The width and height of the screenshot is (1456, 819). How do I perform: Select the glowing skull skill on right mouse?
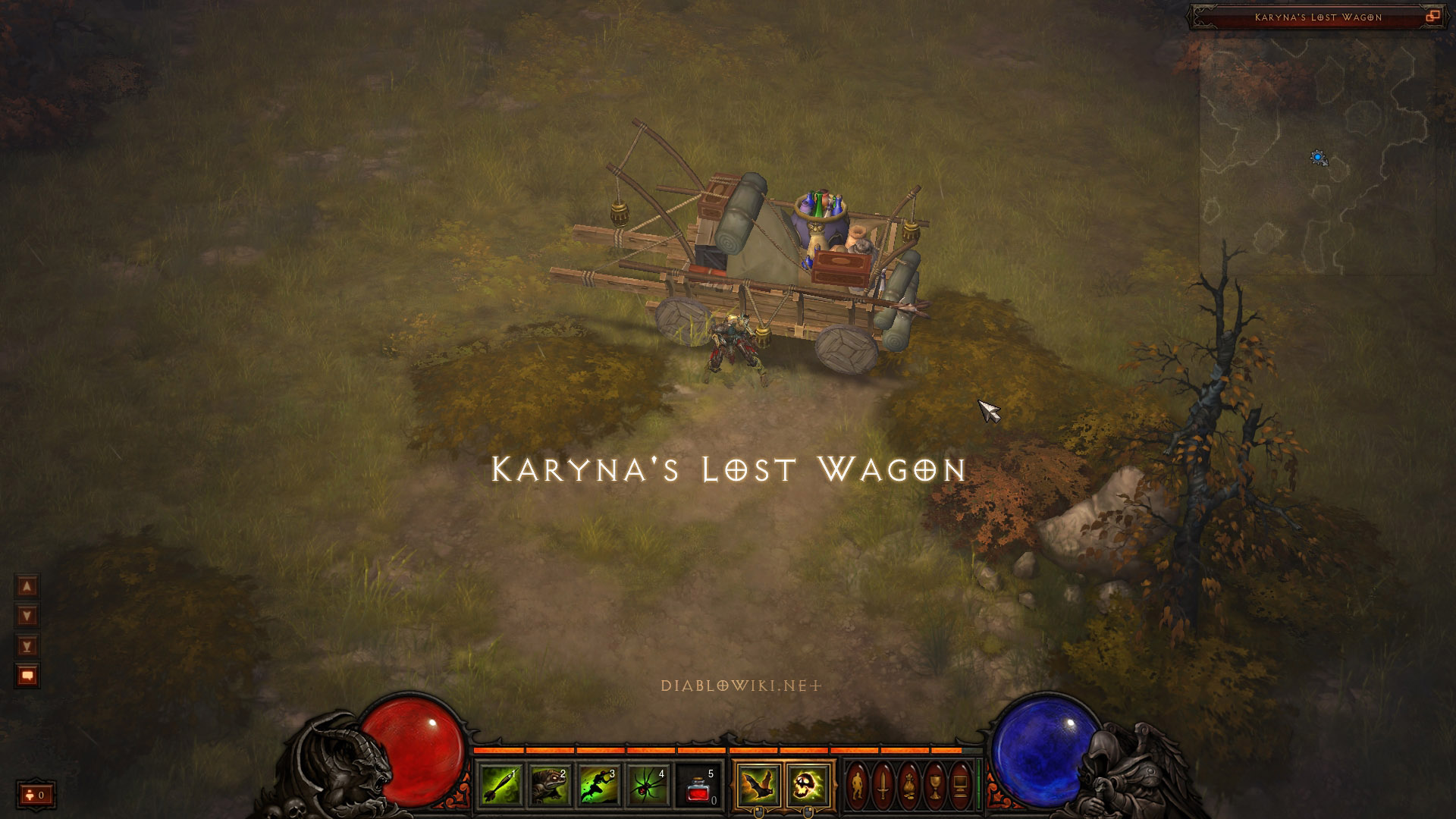point(807,785)
